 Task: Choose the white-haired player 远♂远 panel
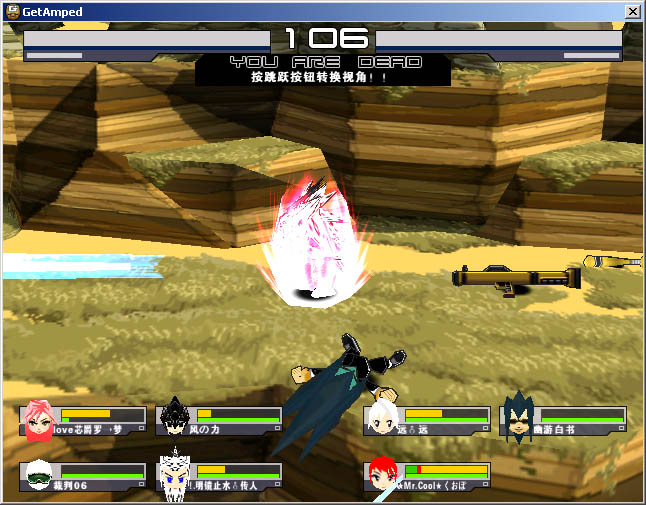[x=427, y=421]
